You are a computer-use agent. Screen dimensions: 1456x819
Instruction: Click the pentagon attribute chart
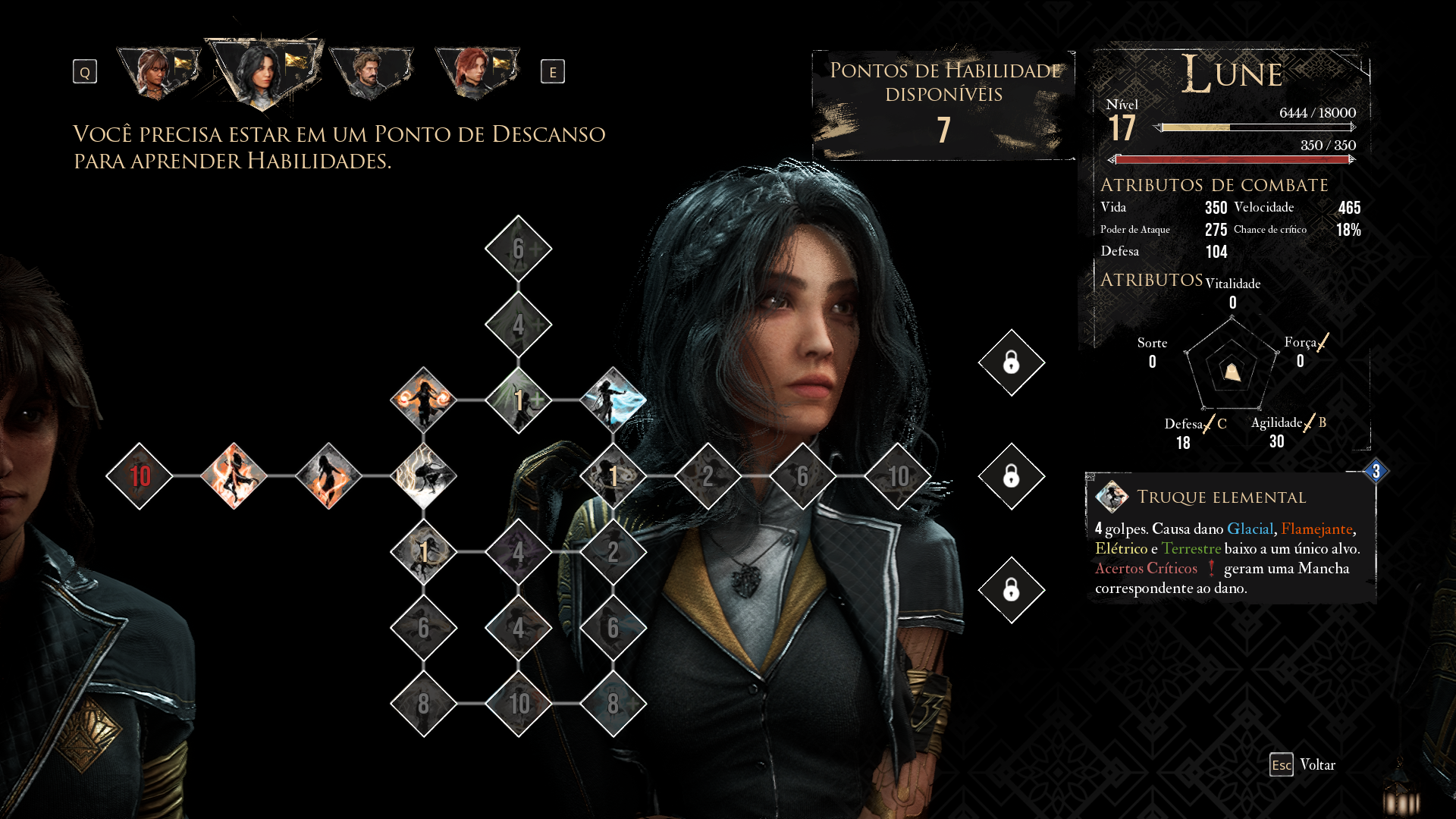tap(1230, 372)
